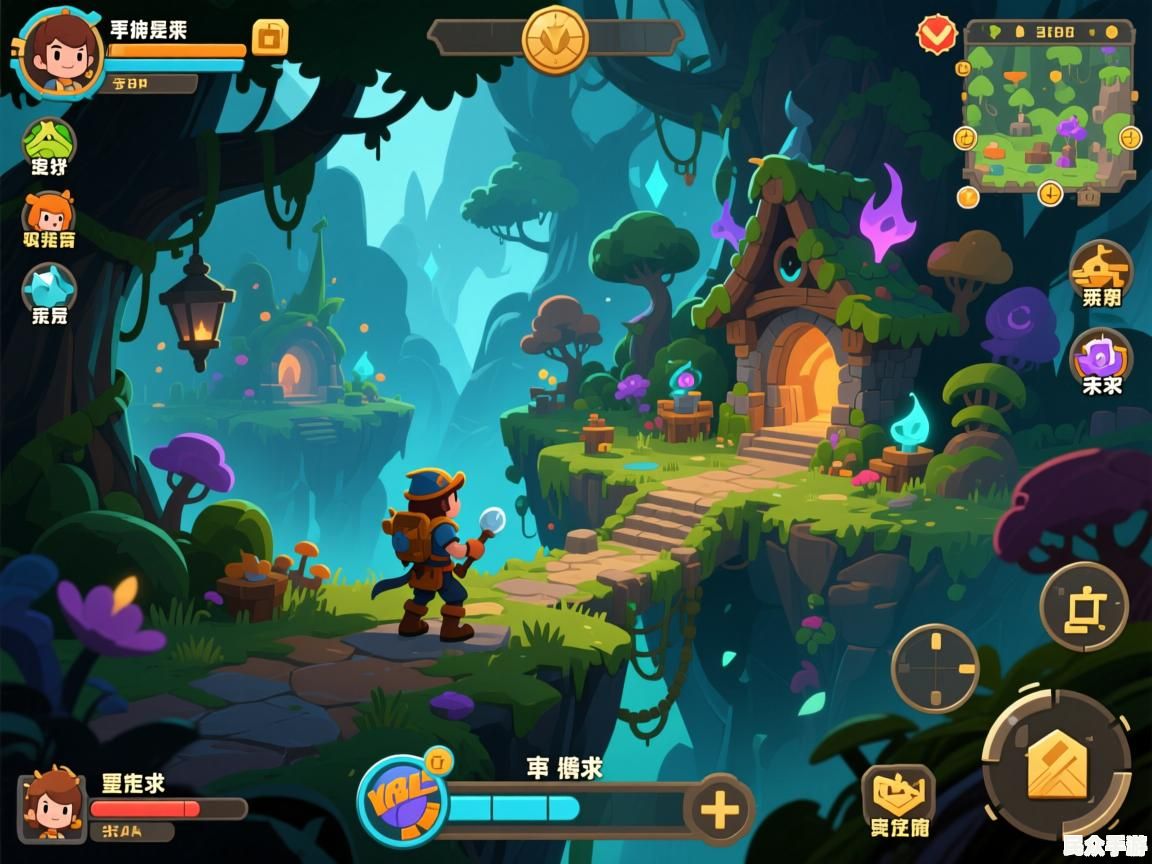This screenshot has height=864, width=1152.
Task: Click the plus button on the bottom bar
Action: pyautogui.click(x=719, y=810)
